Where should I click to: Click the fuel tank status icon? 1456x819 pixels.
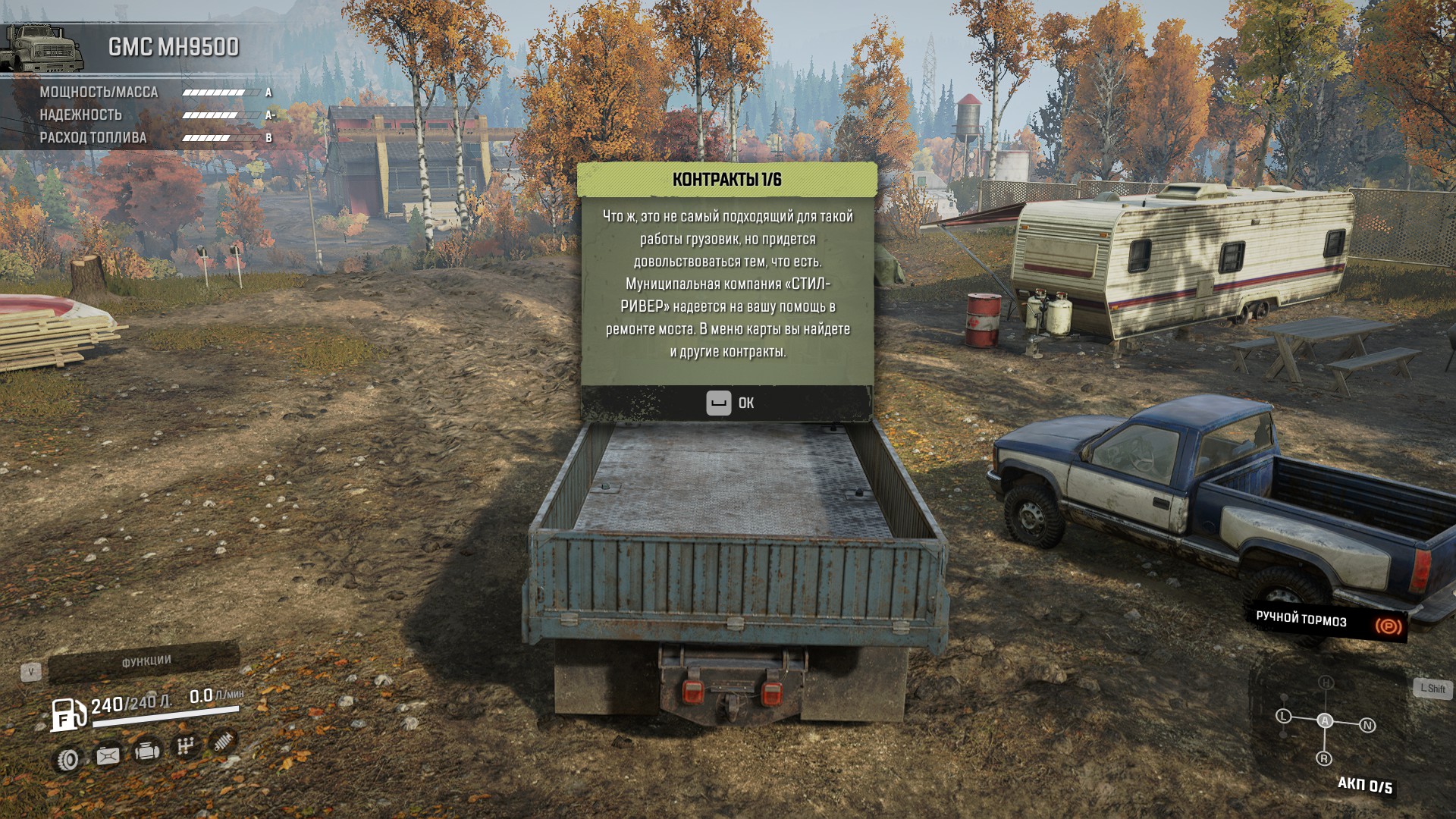(108, 755)
